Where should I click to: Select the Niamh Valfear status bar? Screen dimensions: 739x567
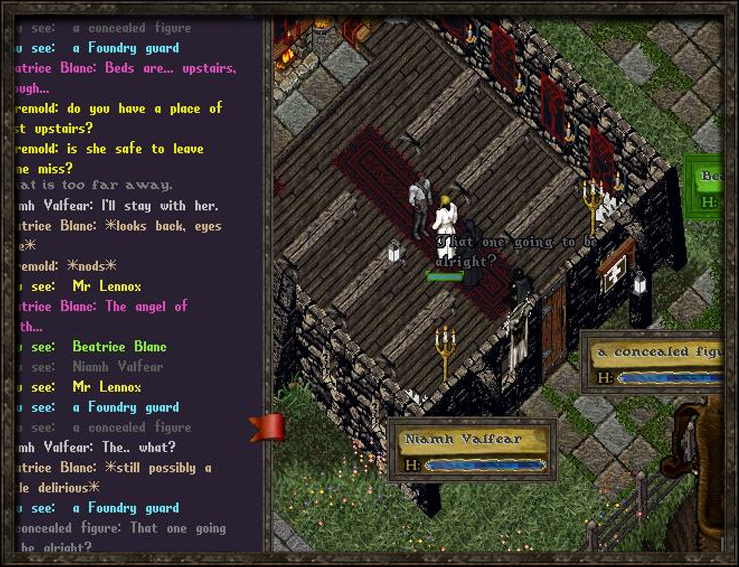[472, 450]
